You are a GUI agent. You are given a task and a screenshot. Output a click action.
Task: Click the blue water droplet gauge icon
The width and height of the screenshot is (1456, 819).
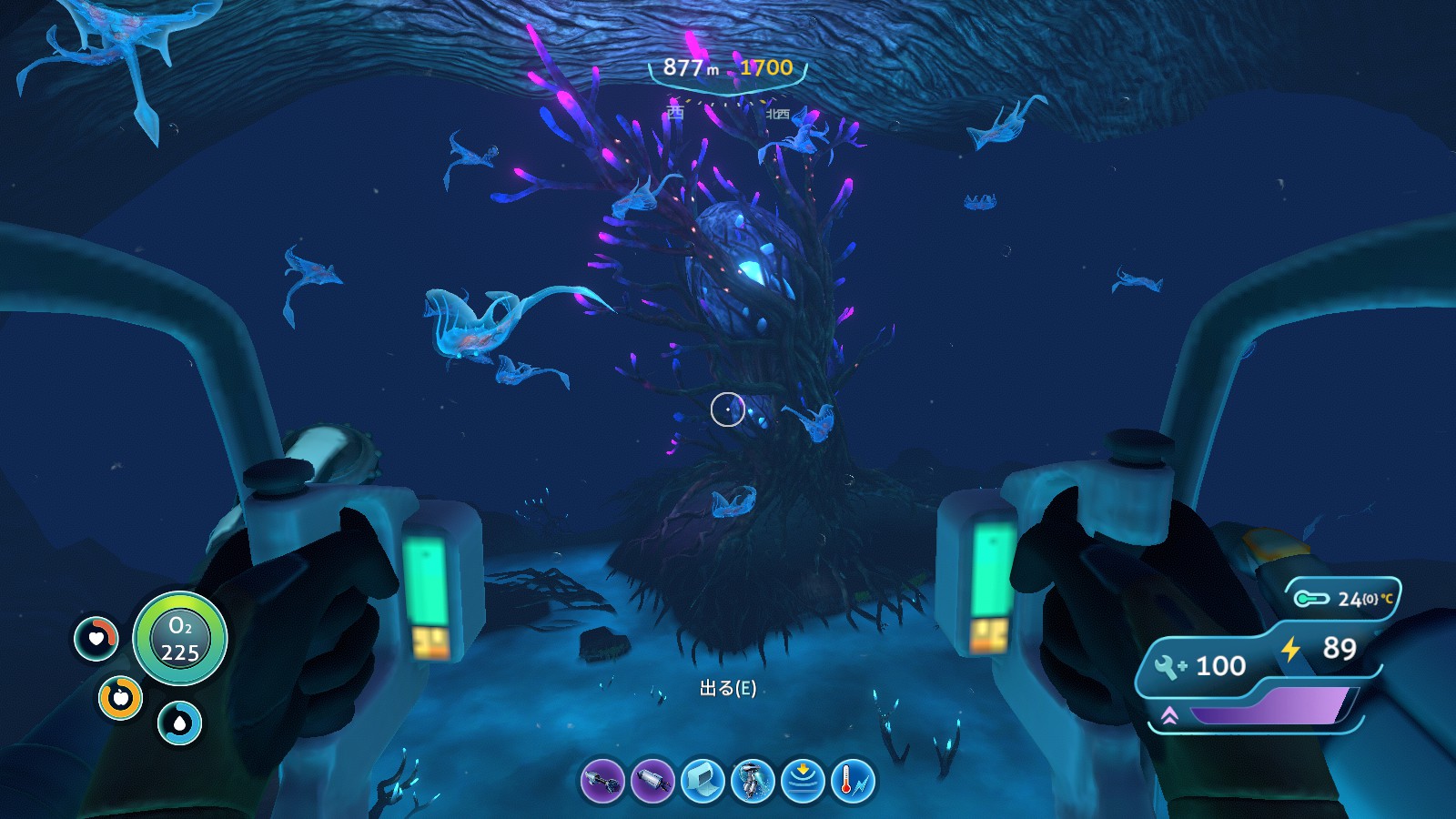click(x=180, y=723)
